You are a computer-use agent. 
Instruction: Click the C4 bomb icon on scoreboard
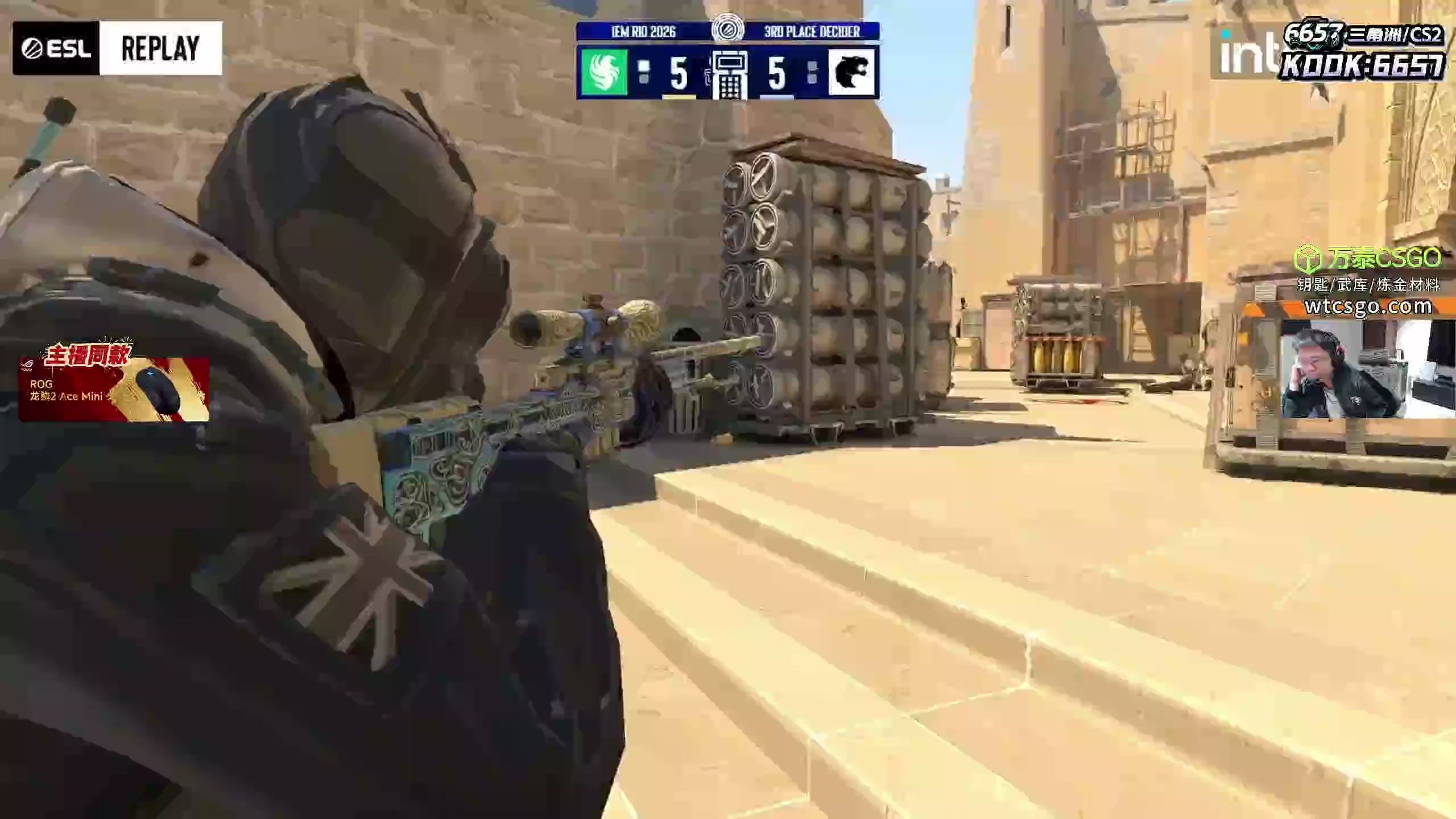(x=729, y=75)
